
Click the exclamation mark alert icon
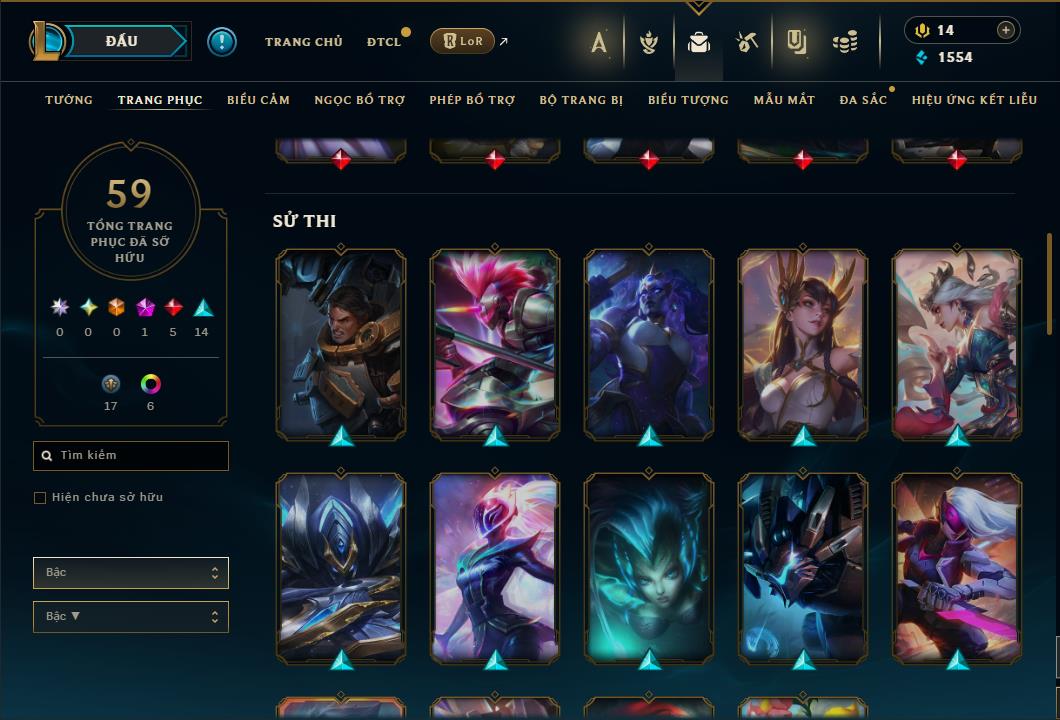(222, 42)
